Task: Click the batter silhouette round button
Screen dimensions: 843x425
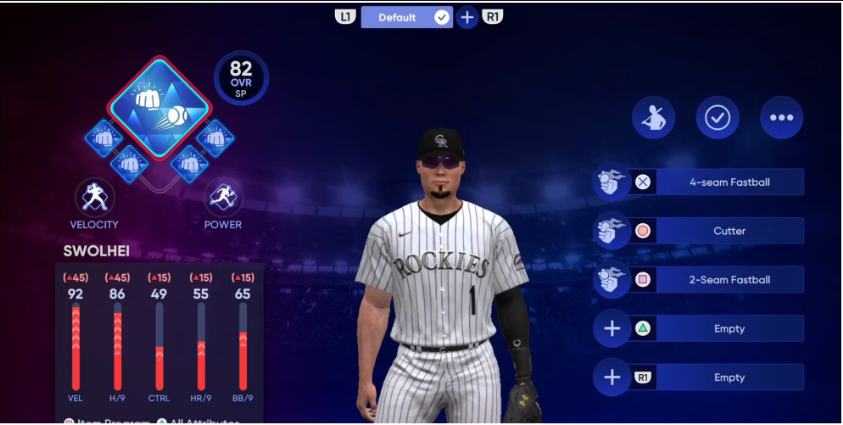Action: (653, 118)
